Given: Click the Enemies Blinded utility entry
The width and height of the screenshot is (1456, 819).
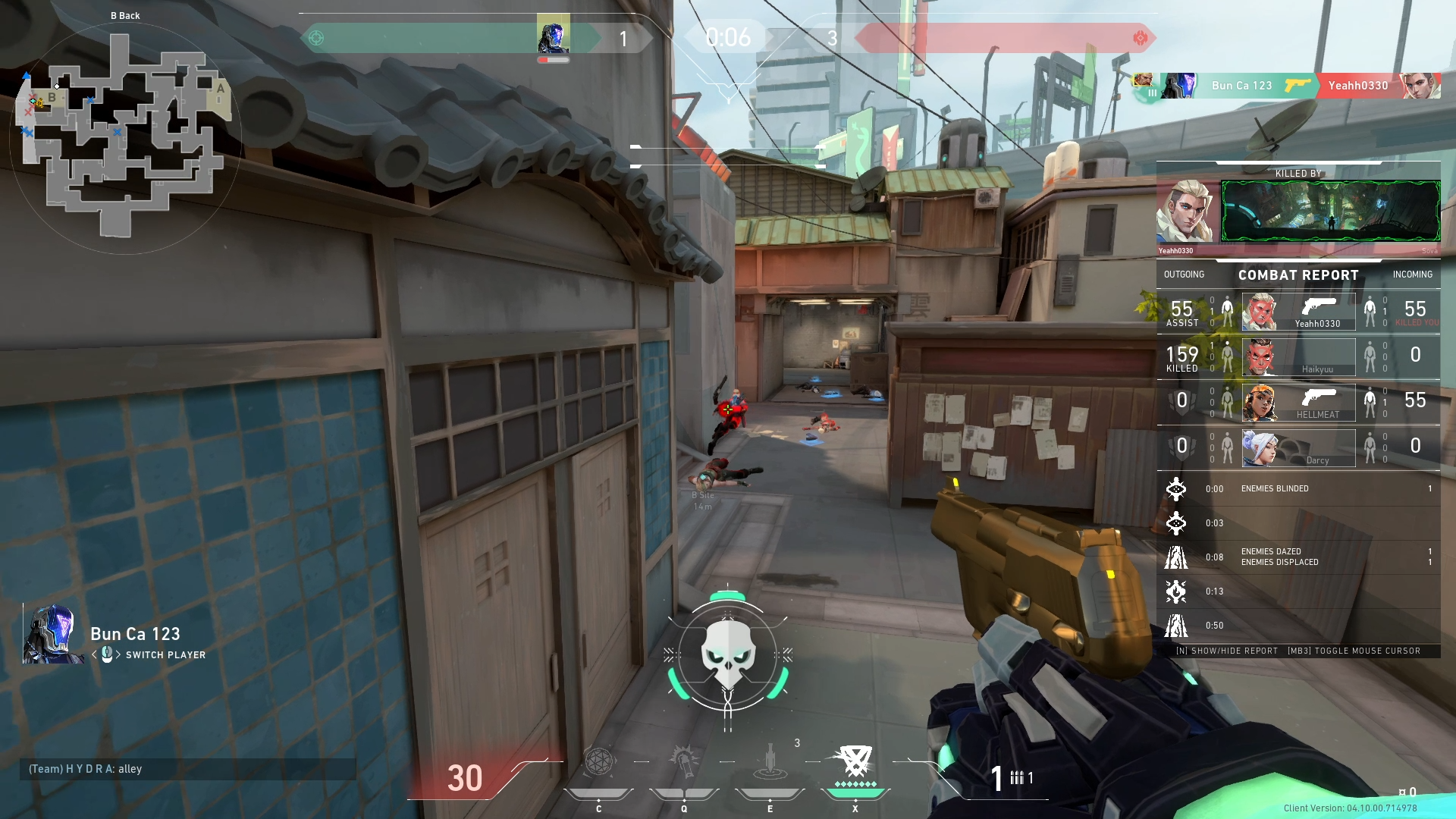Looking at the screenshot, I should point(1298,489).
